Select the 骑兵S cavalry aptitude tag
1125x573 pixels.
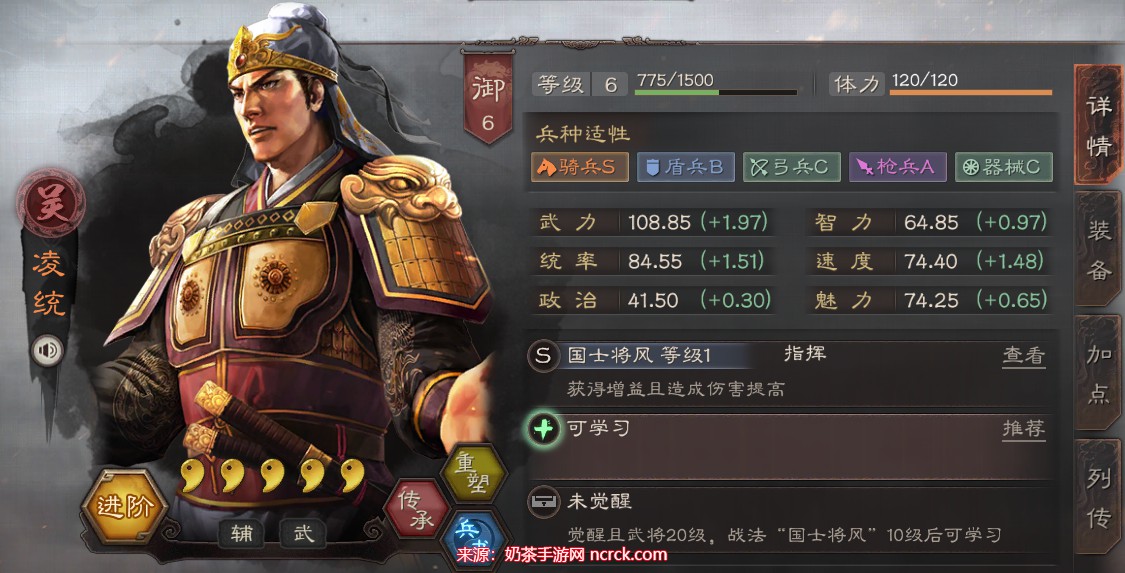[580, 167]
